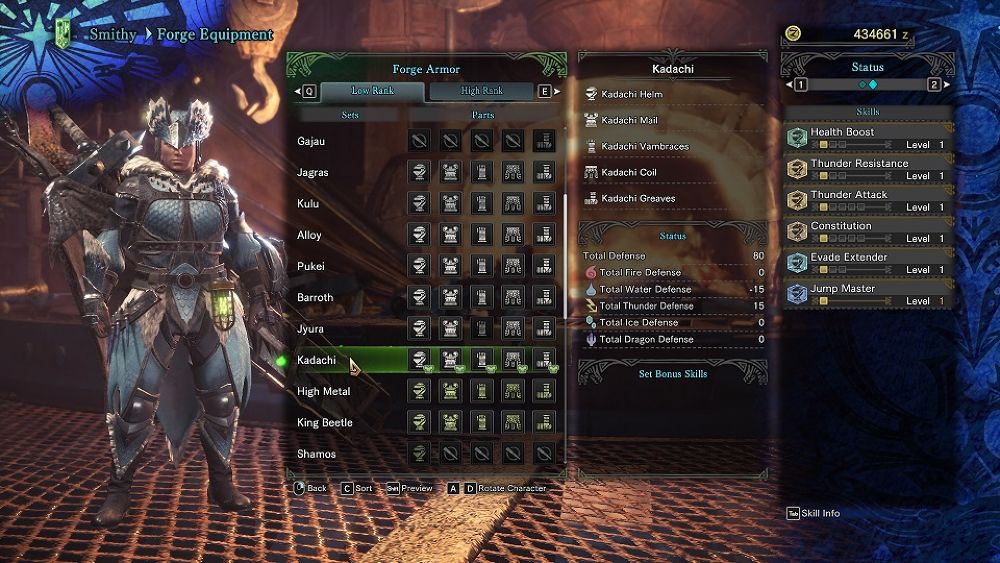
Task: Open the Jyura armor set row
Action: click(310, 329)
